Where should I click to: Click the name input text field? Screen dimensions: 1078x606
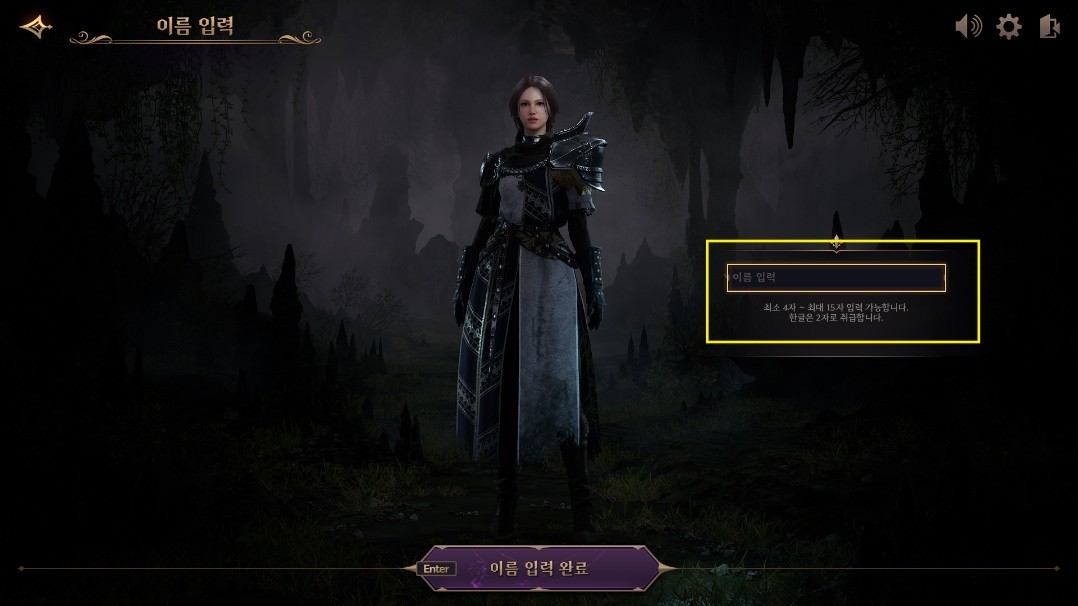point(836,278)
